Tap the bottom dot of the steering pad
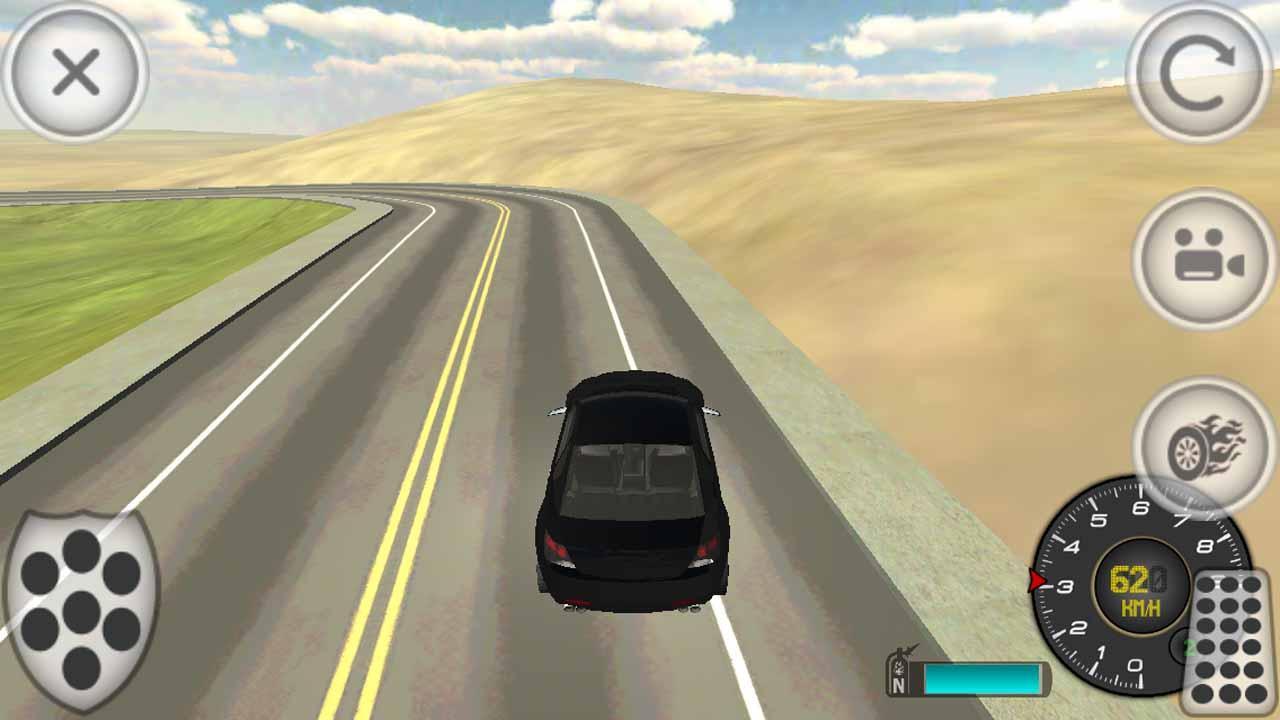This screenshot has width=1280, height=720. click(81, 668)
